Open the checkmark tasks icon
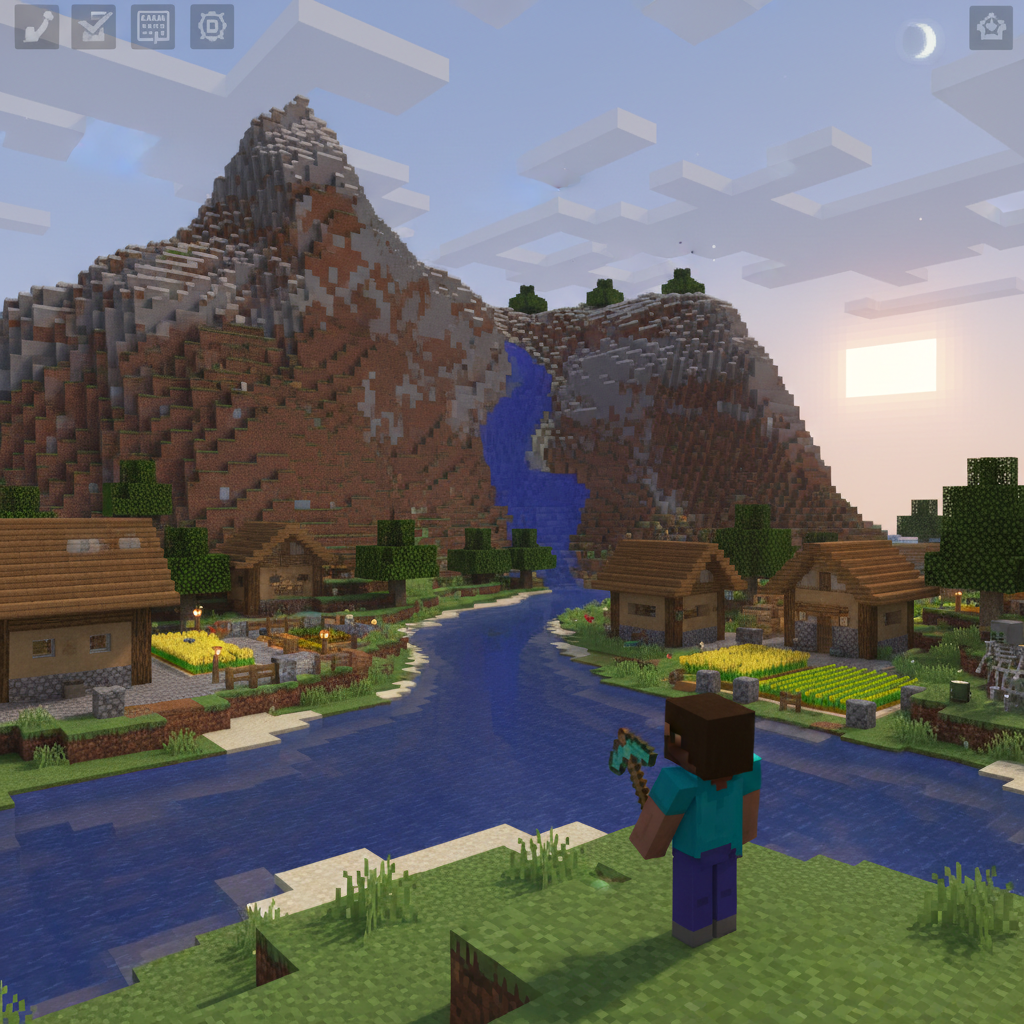 pos(94,27)
